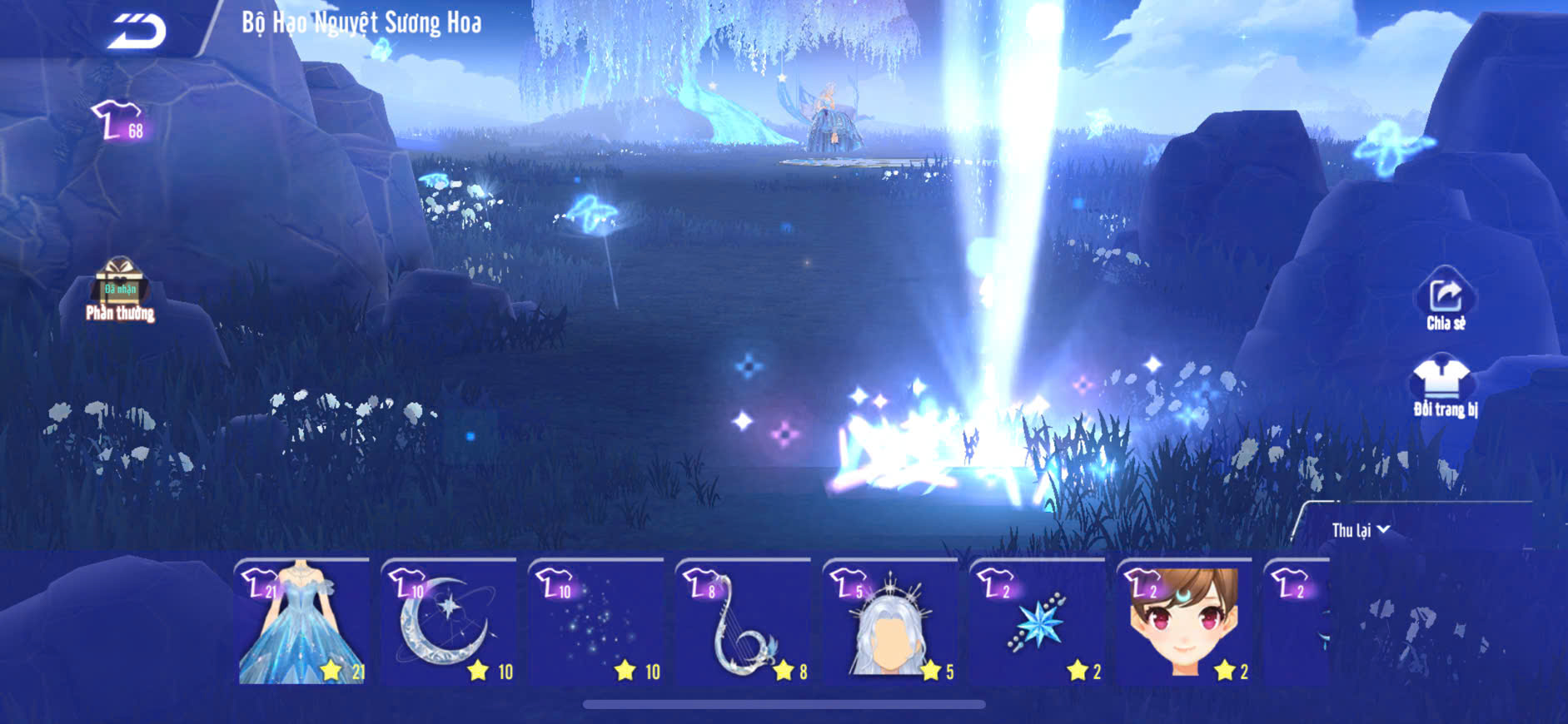1568x724 pixels.
Task: Select the face with moon mark
Action: 1184,622
